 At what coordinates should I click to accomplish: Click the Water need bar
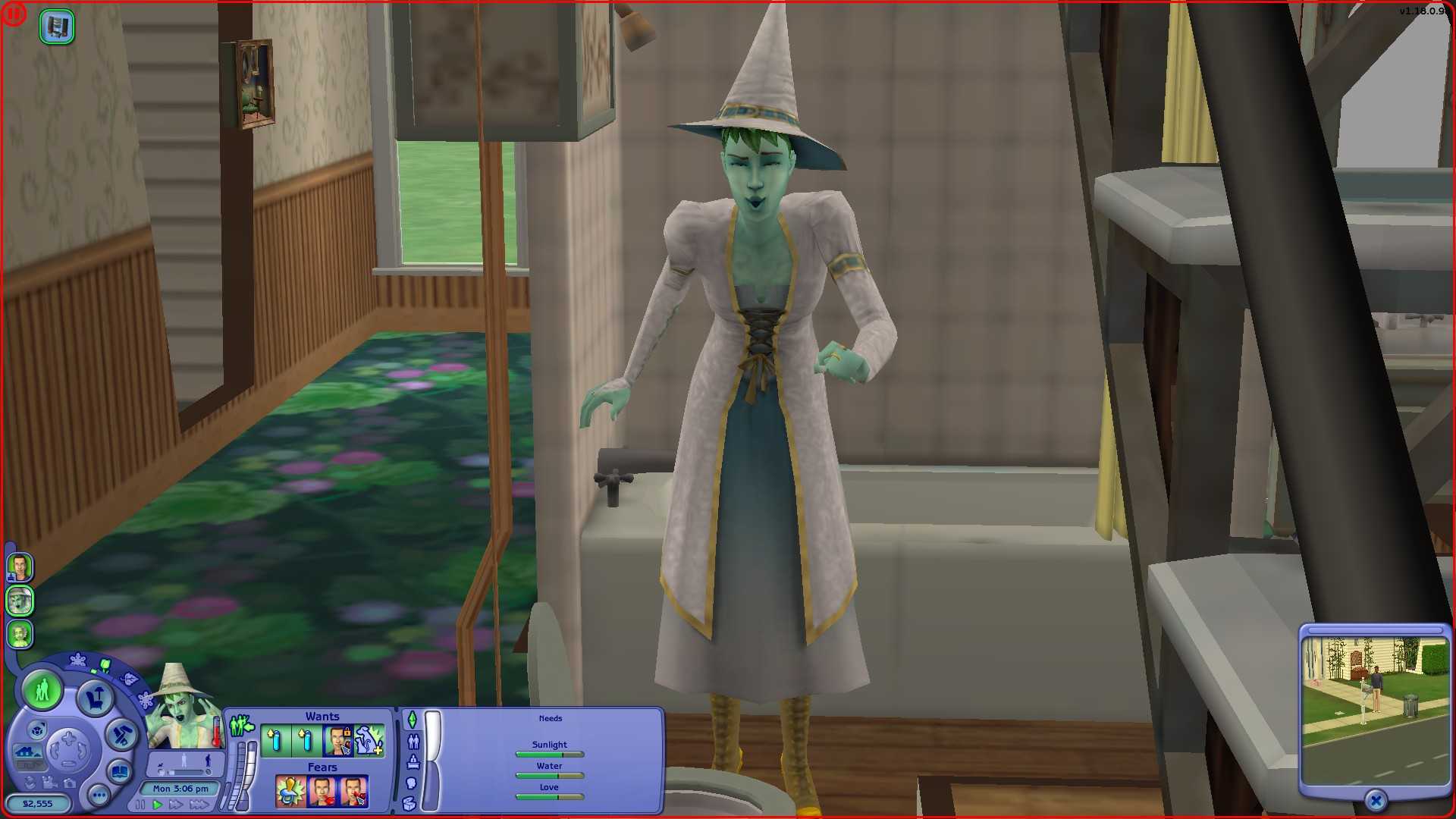pos(549,775)
